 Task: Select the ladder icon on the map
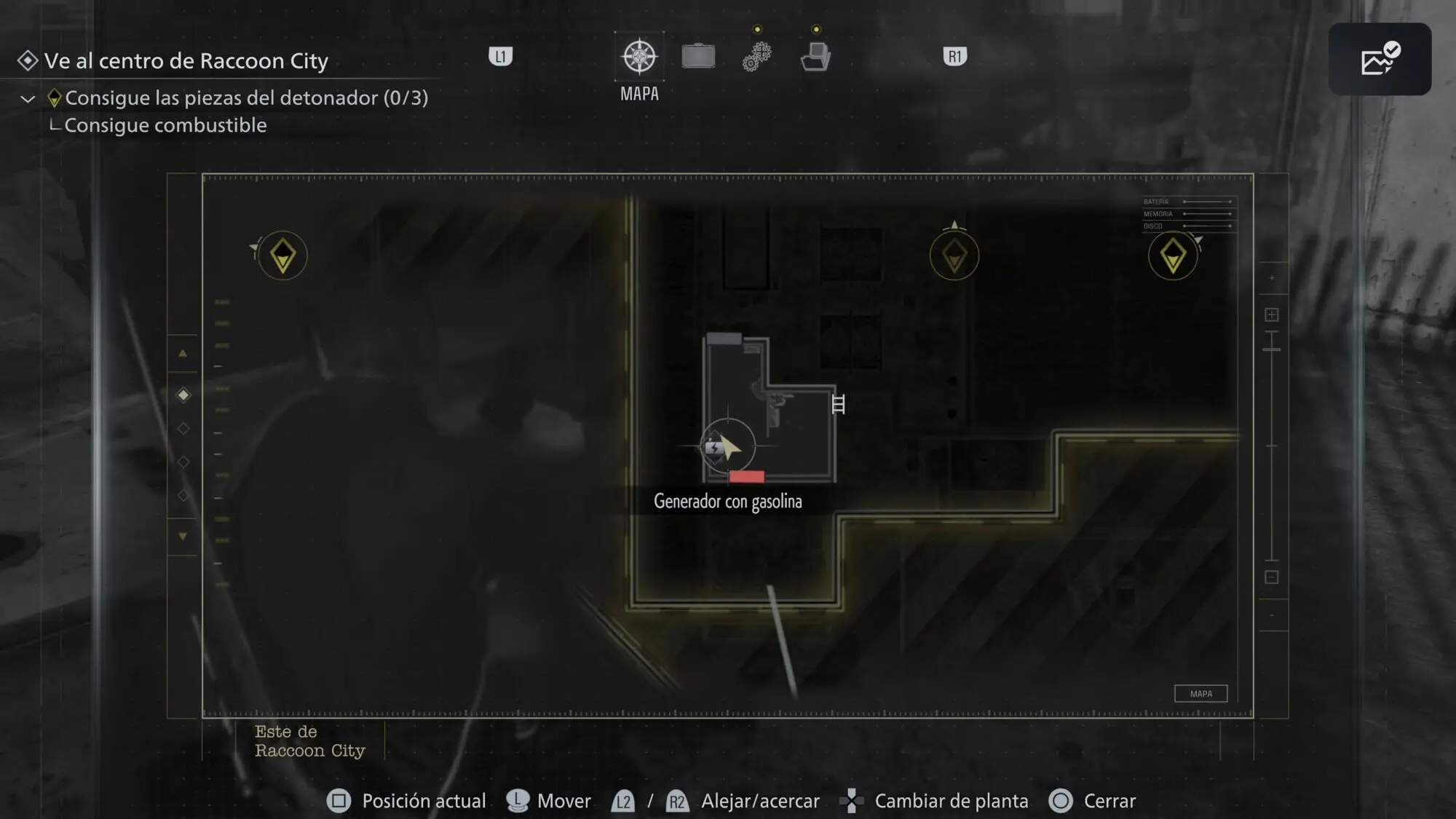pyautogui.click(x=838, y=404)
